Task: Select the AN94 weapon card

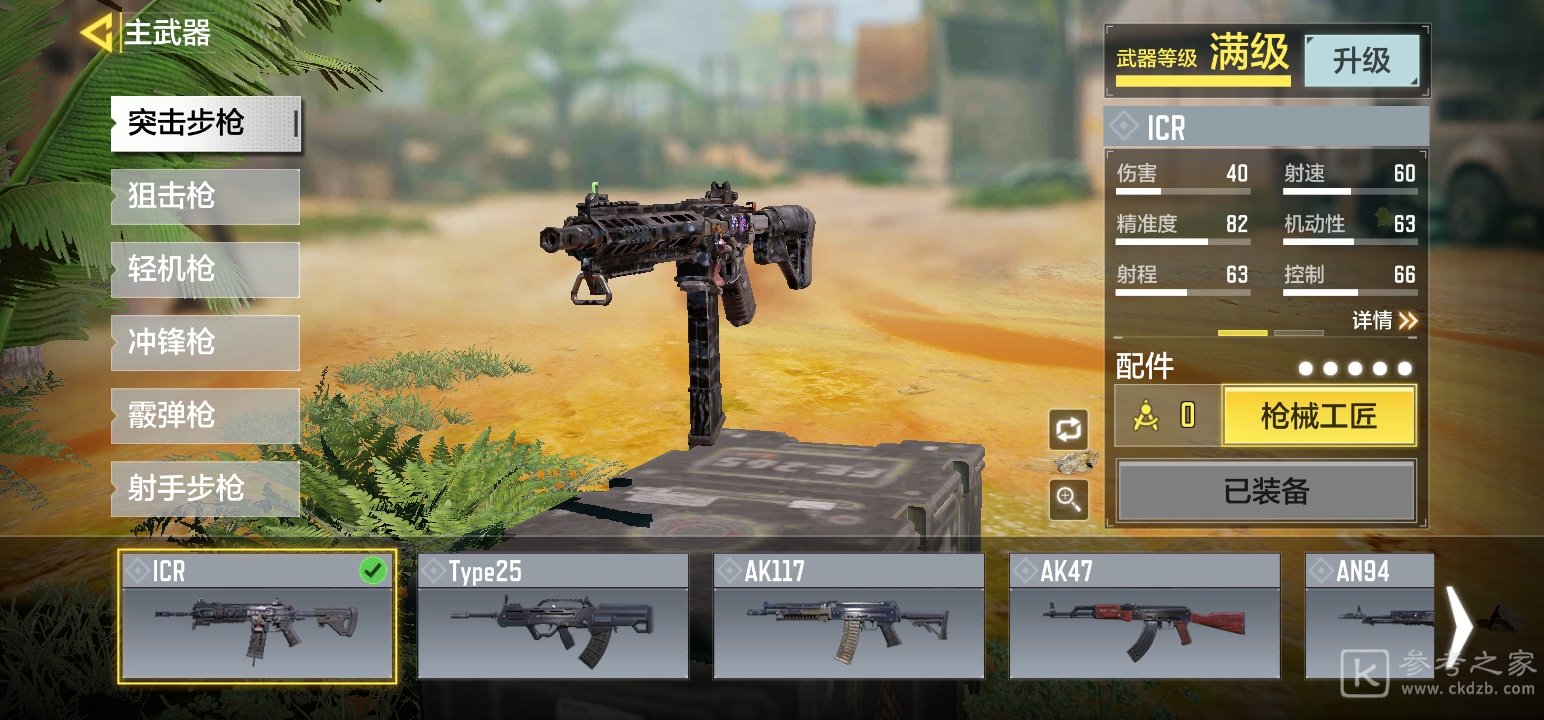Action: pos(1370,617)
